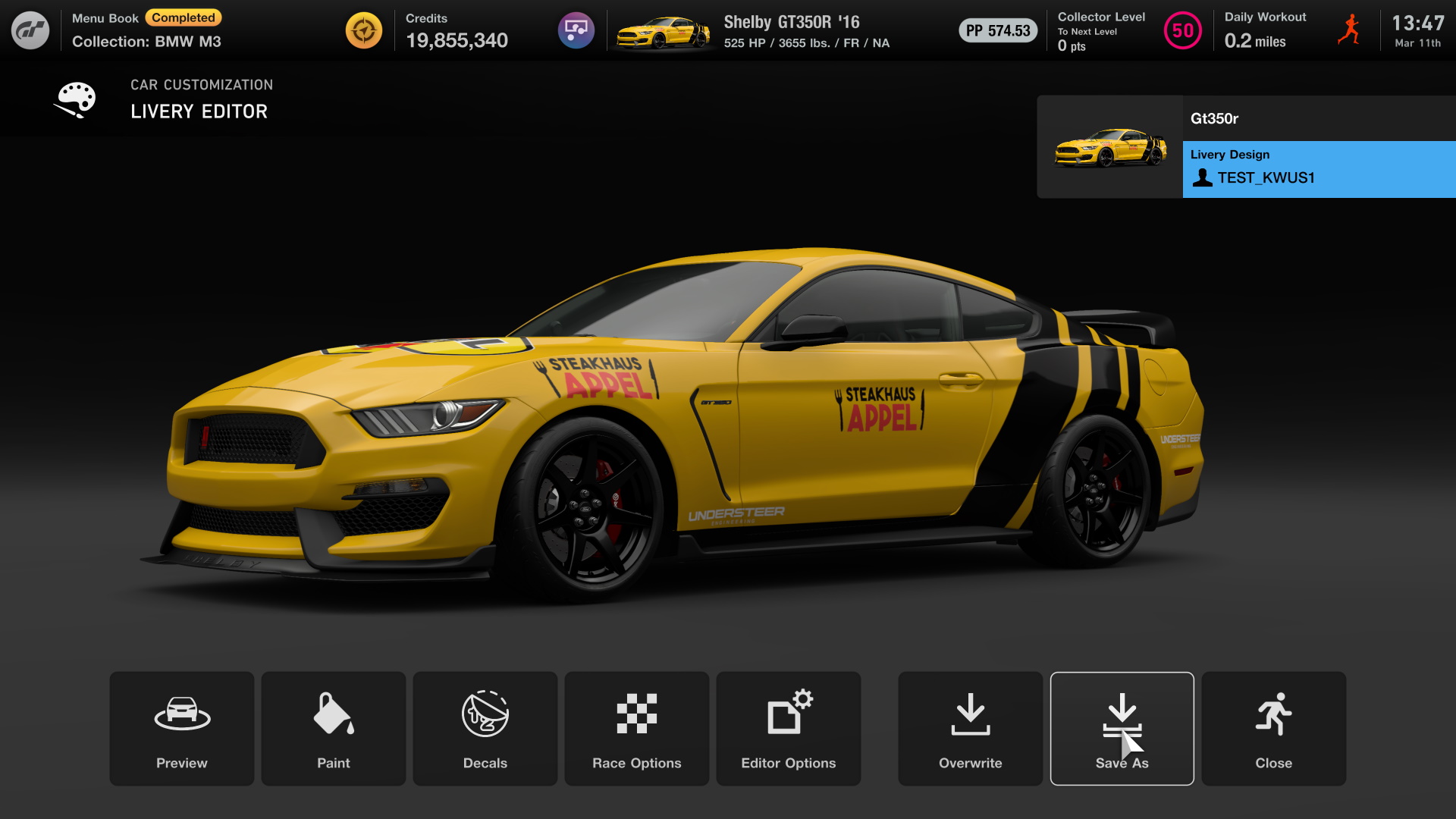Click the purple Showcase icon
Viewport: 1456px width, 819px height.
click(x=576, y=30)
